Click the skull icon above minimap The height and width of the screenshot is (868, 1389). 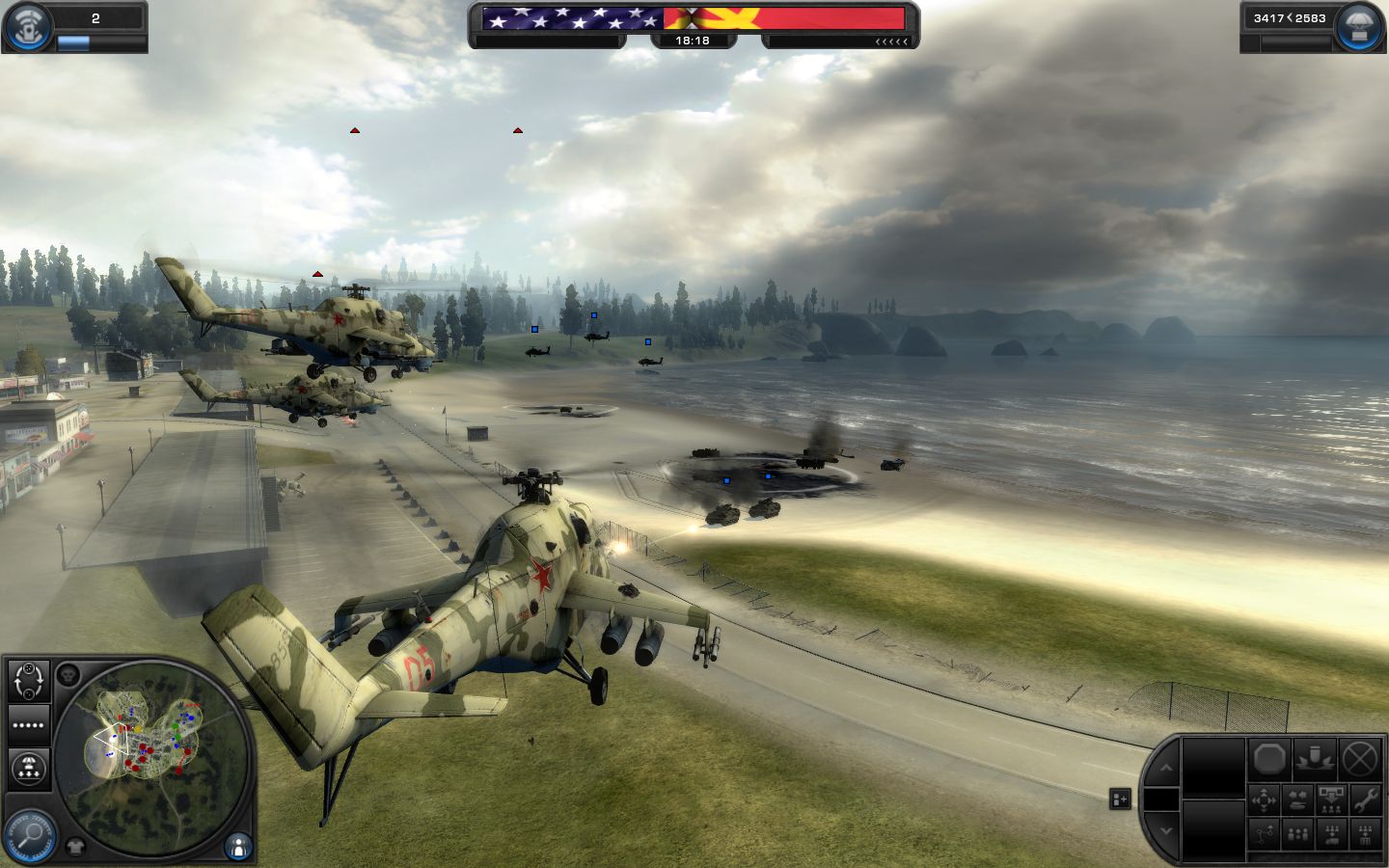click(68, 674)
